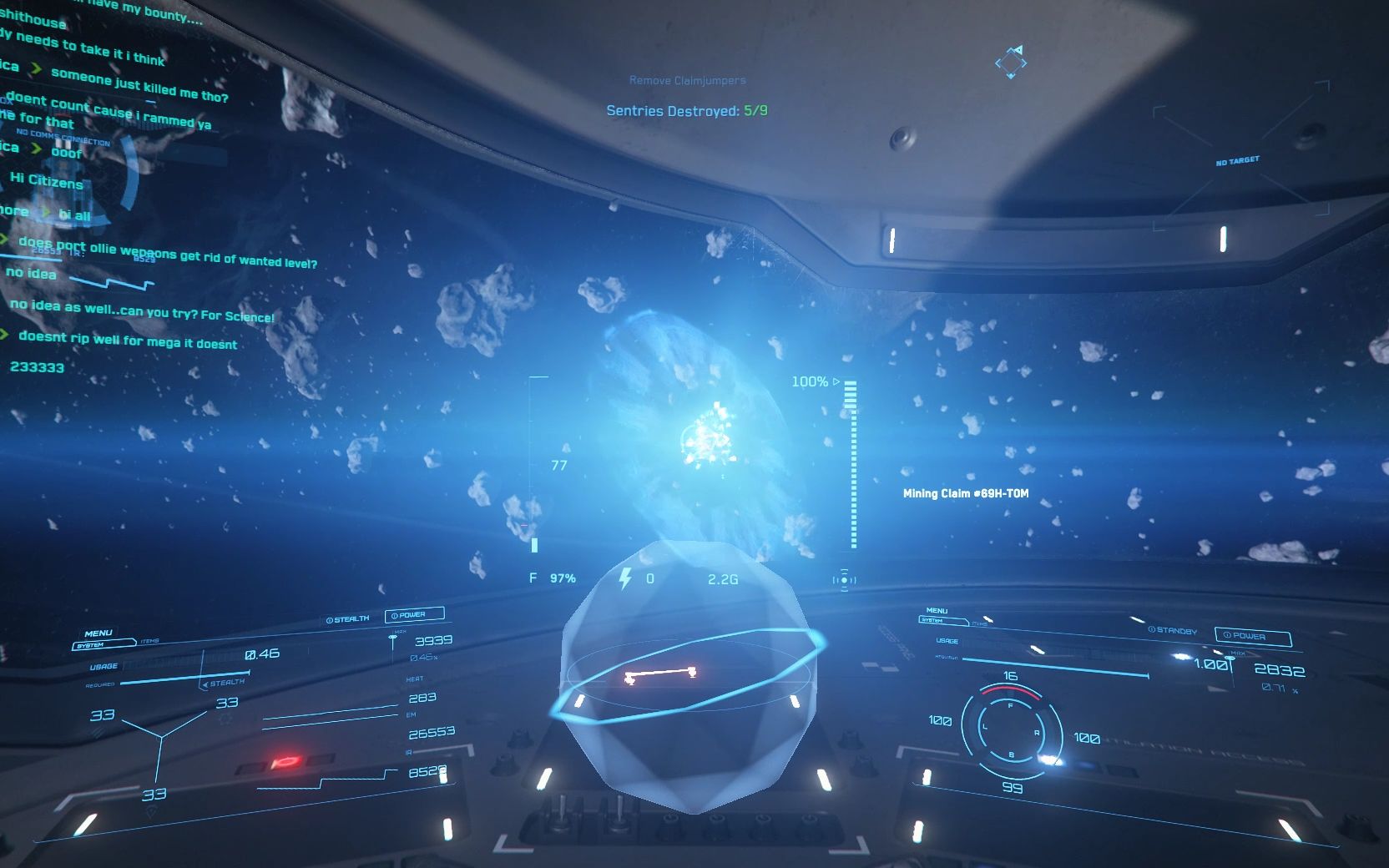
Task: Click the central radar sphere display
Action: 689,676
